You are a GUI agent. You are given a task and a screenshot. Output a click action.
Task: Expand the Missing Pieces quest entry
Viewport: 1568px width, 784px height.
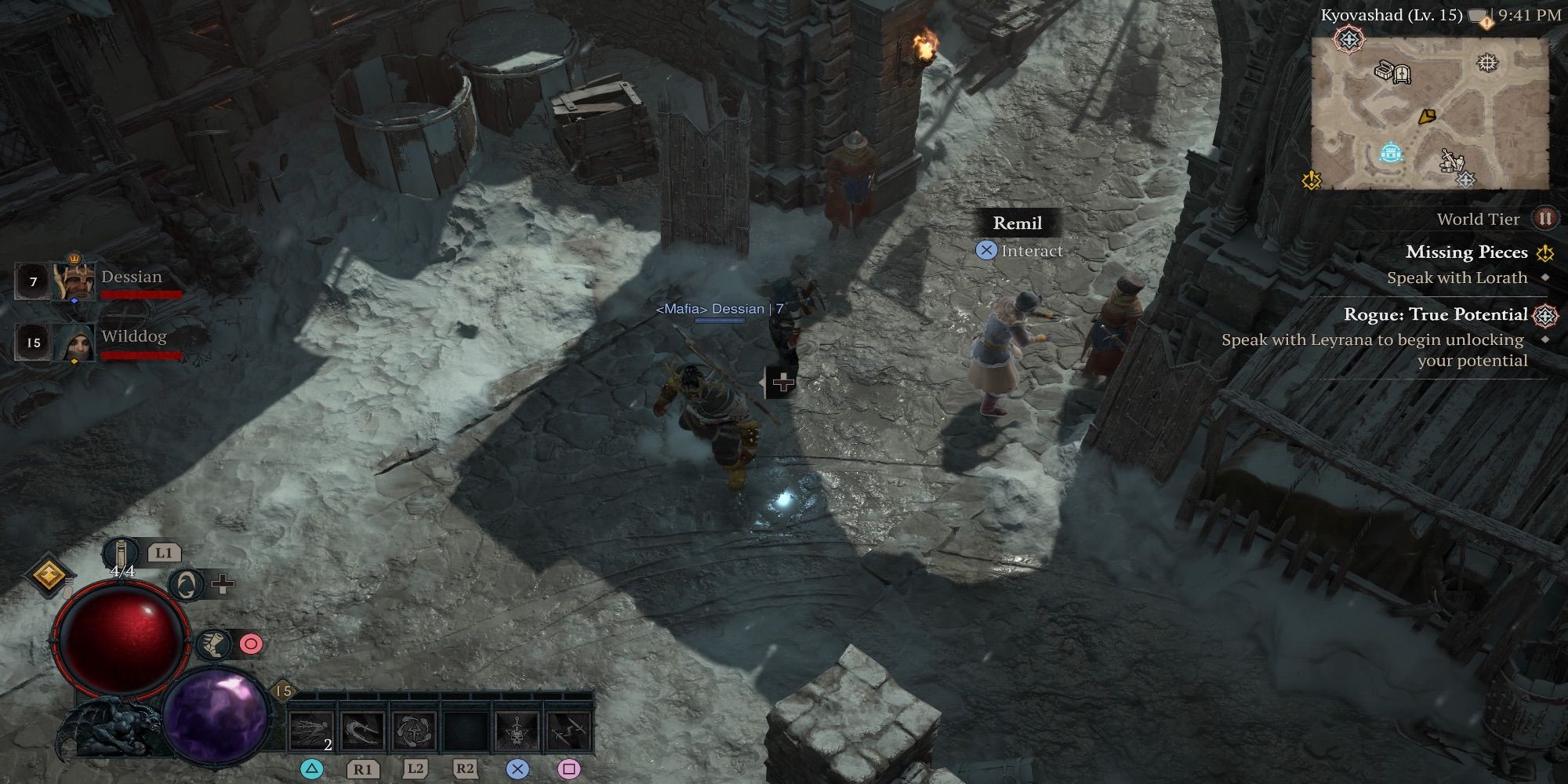click(1465, 252)
